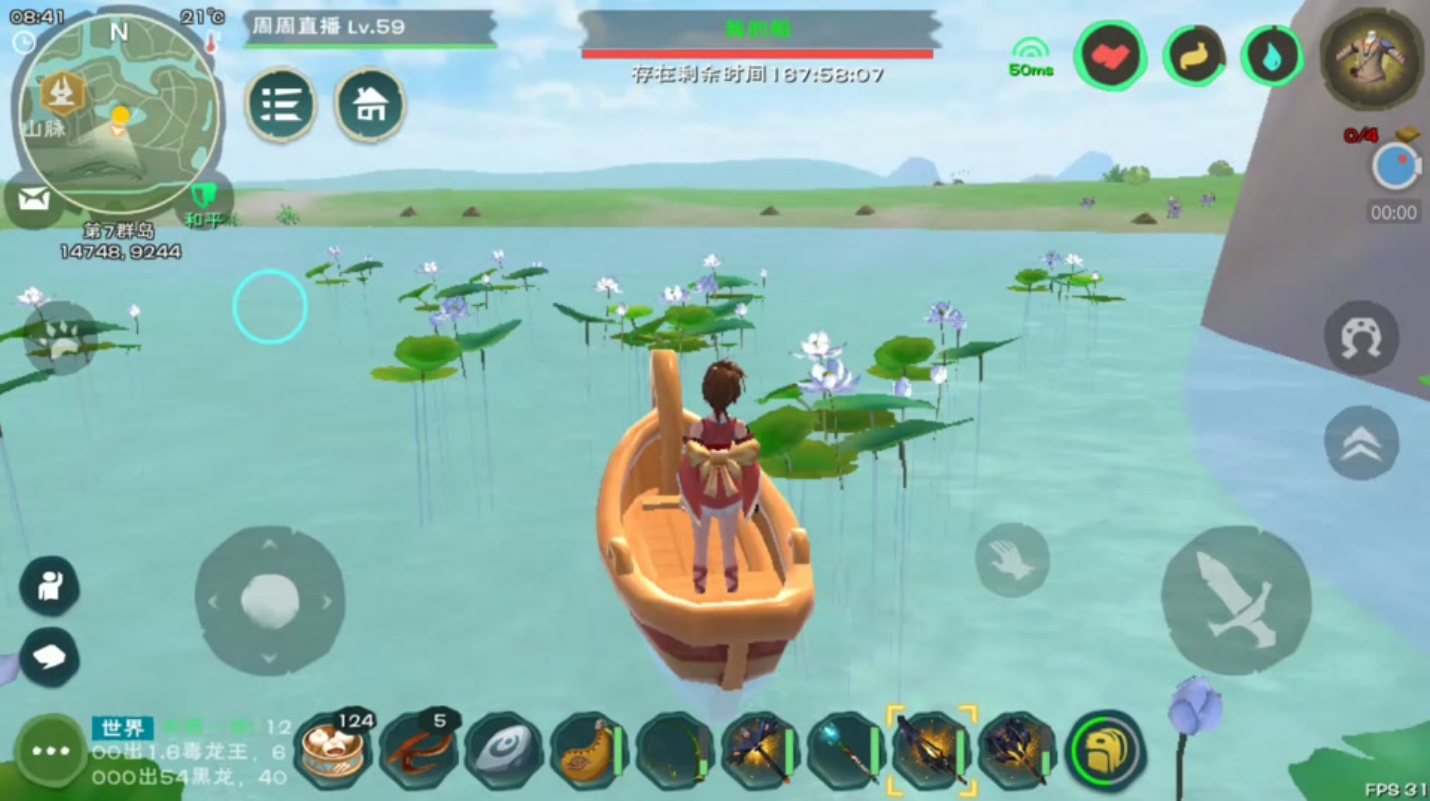Open the task list menu button
Viewport: 1430px width, 801px height.
pos(281,104)
